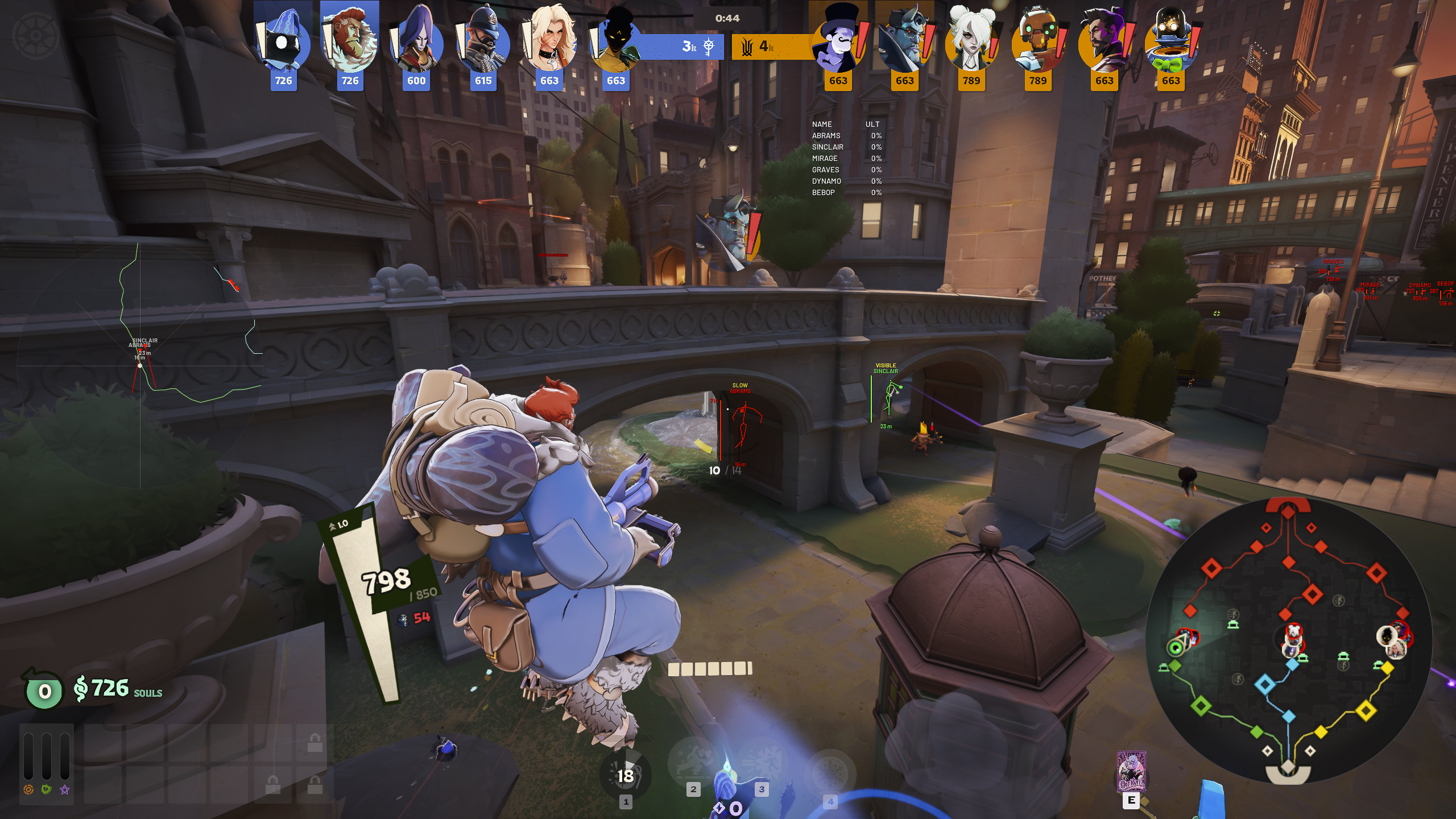This screenshot has height=819, width=1456.
Task: Click the purple spirit star icon
Action: (x=65, y=789)
